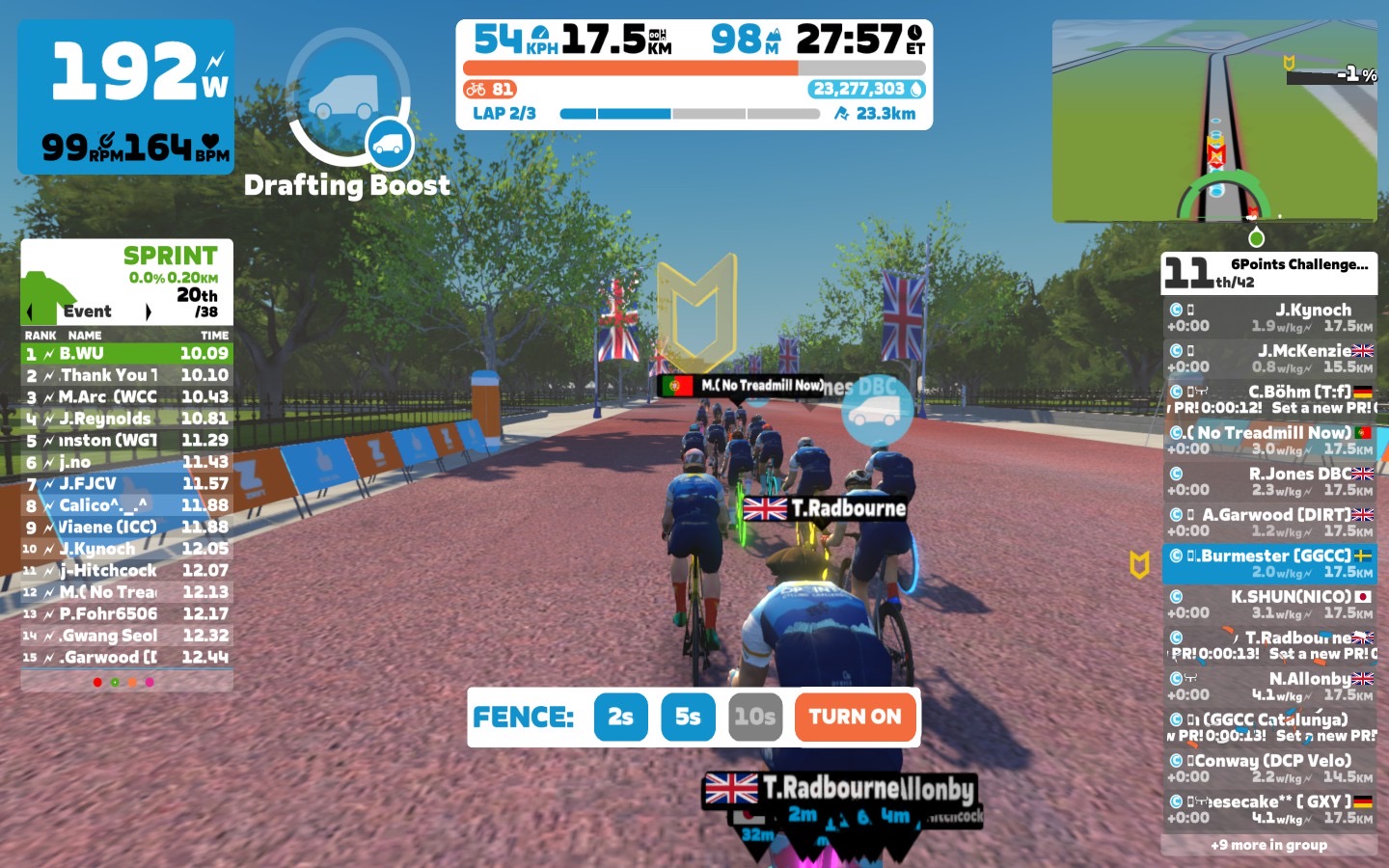Select N.Allonby from nearby riders

coord(1269,686)
